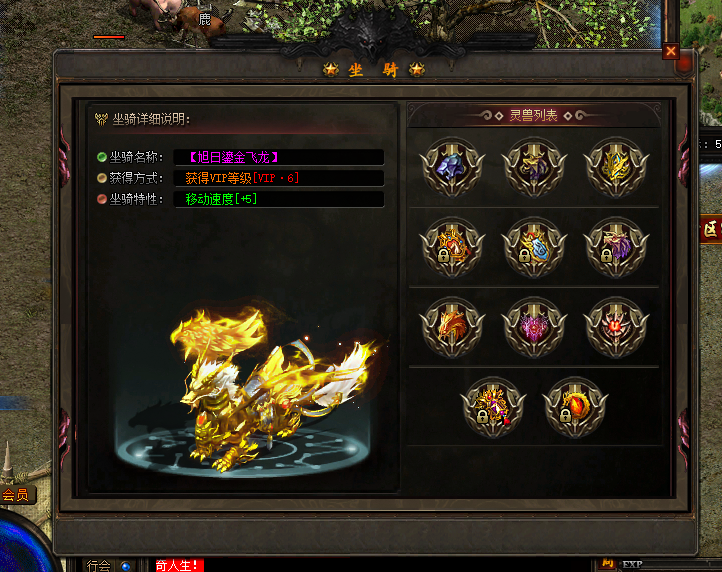722x572 pixels.
Task: Select the silver-blue beast head mount
Action: [x=452, y=166]
